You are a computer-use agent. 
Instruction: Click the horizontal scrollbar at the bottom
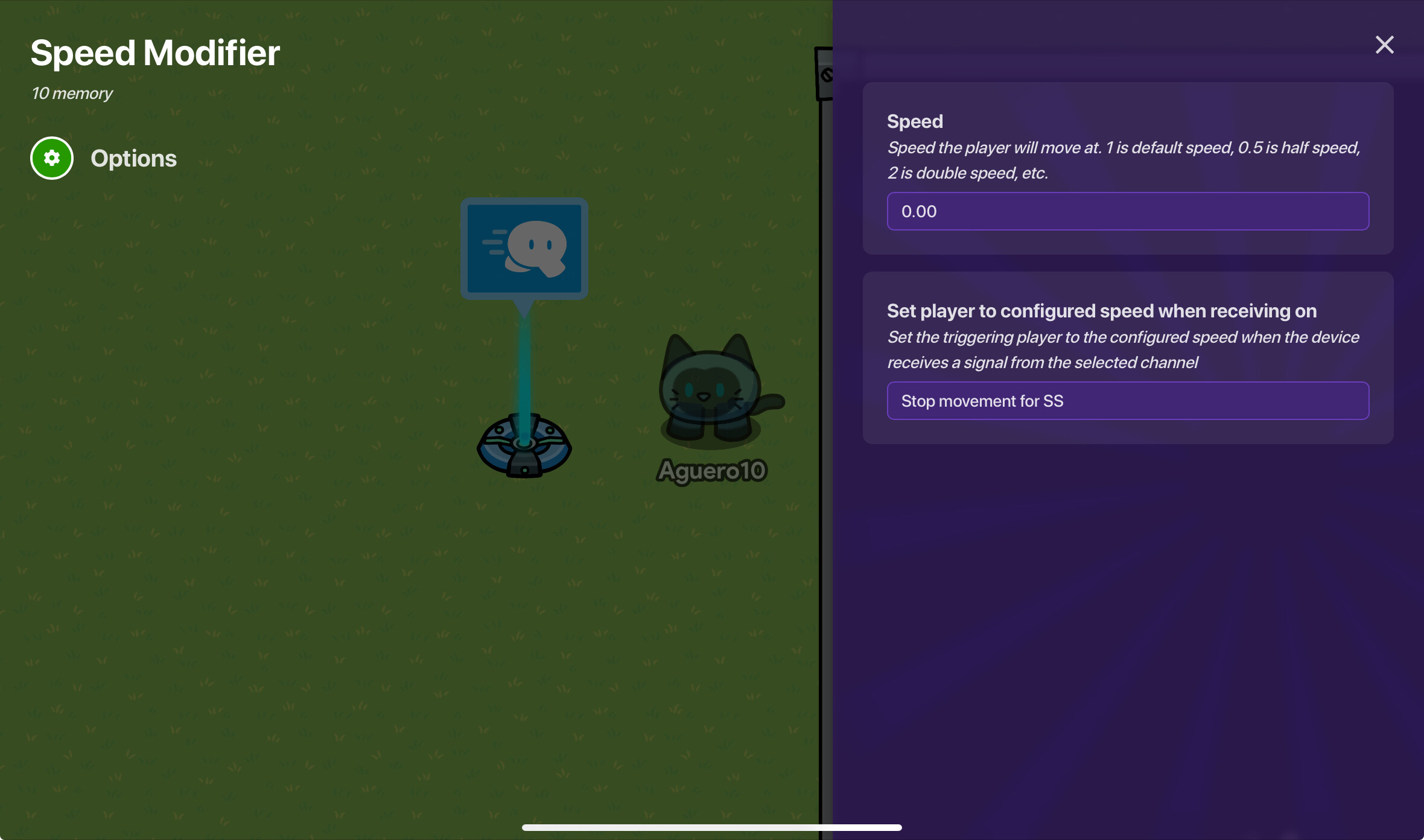point(712,827)
